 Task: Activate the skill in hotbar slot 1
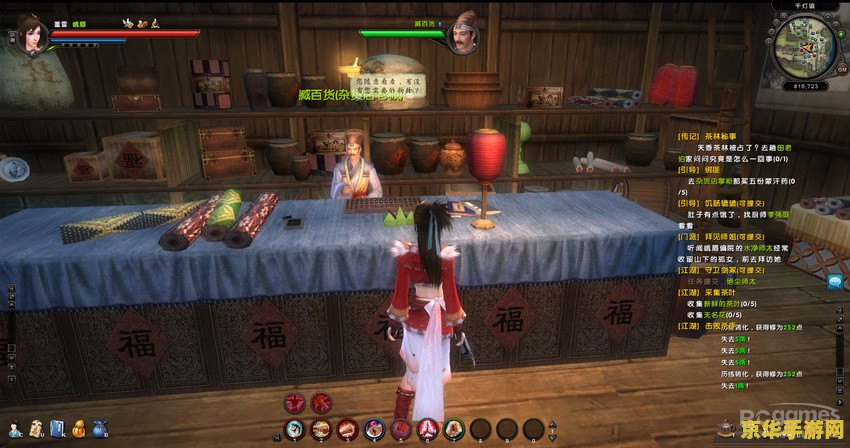pyautogui.click(x=294, y=430)
